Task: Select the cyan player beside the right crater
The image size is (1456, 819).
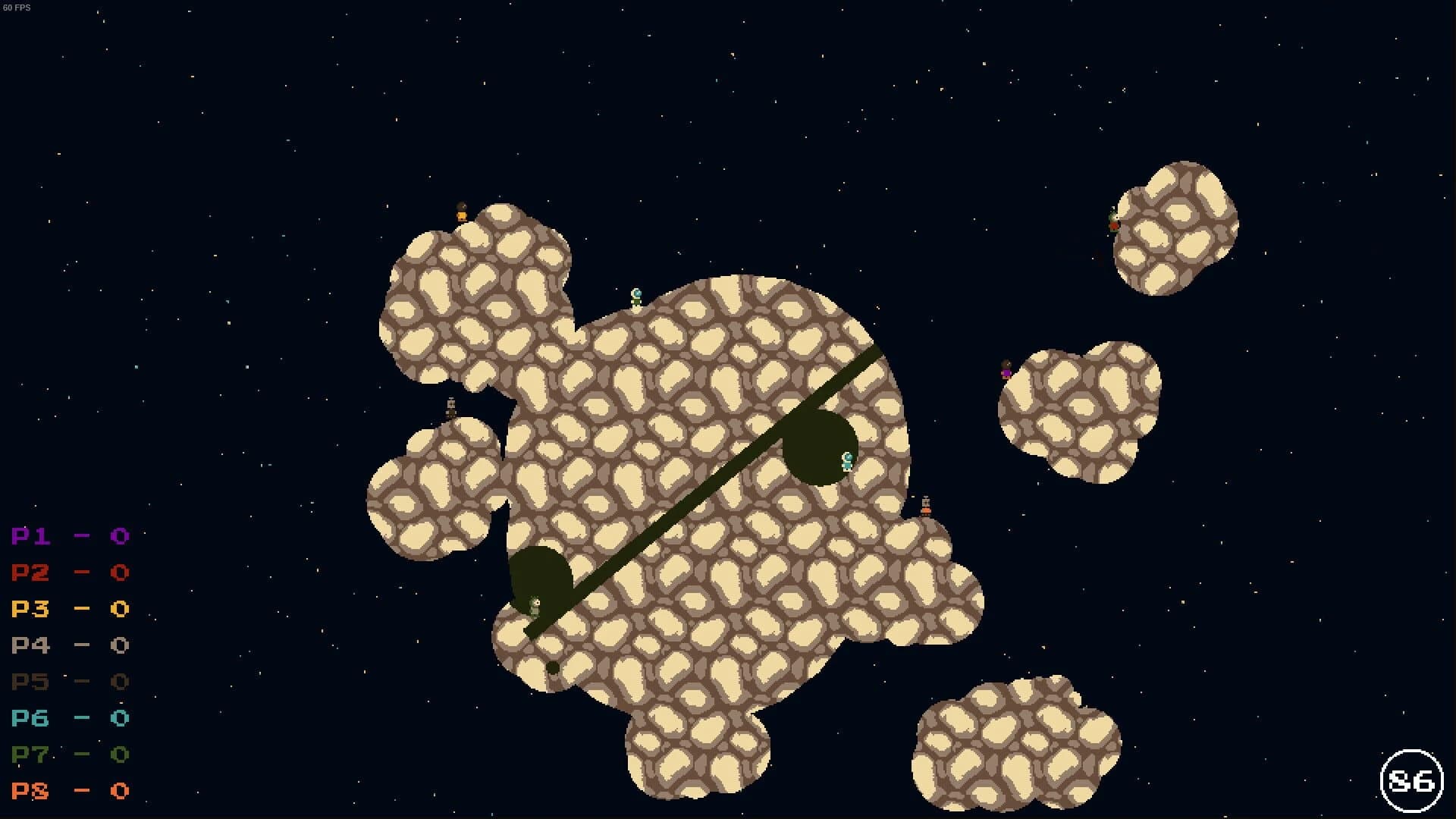Action: (x=846, y=463)
